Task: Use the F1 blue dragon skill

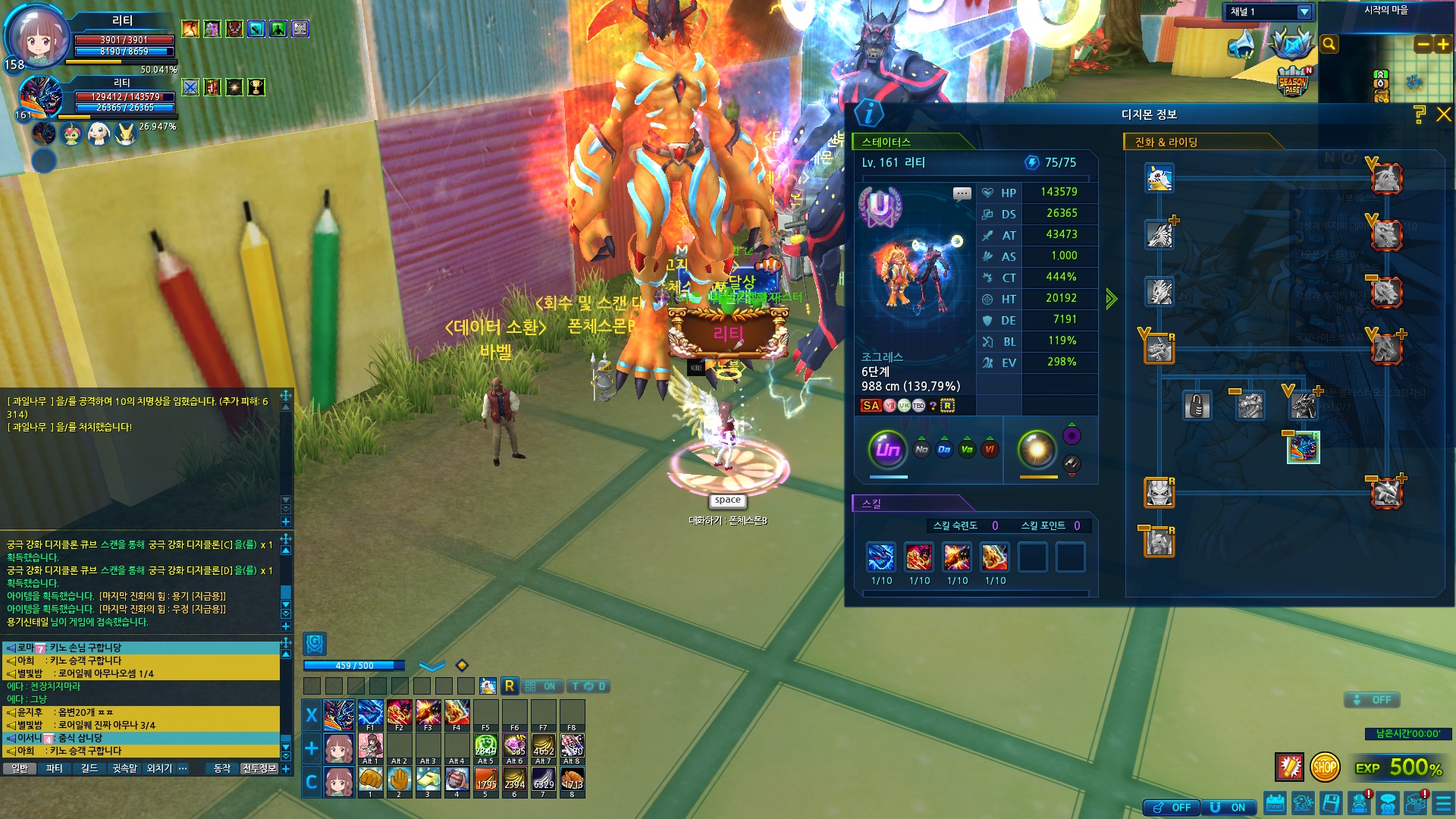Action: [370, 714]
